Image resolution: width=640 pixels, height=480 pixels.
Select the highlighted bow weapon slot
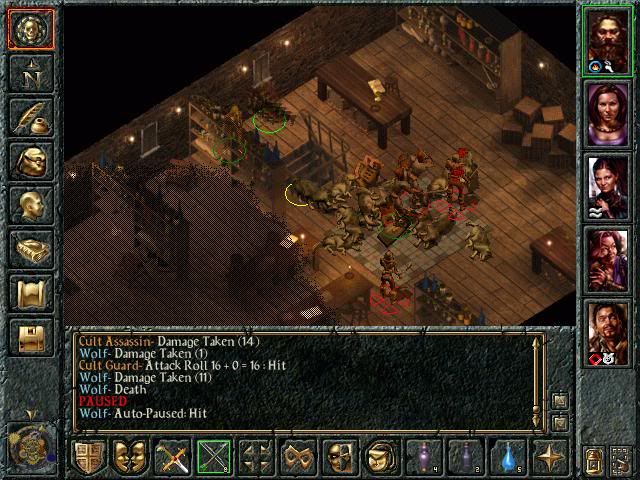214,458
